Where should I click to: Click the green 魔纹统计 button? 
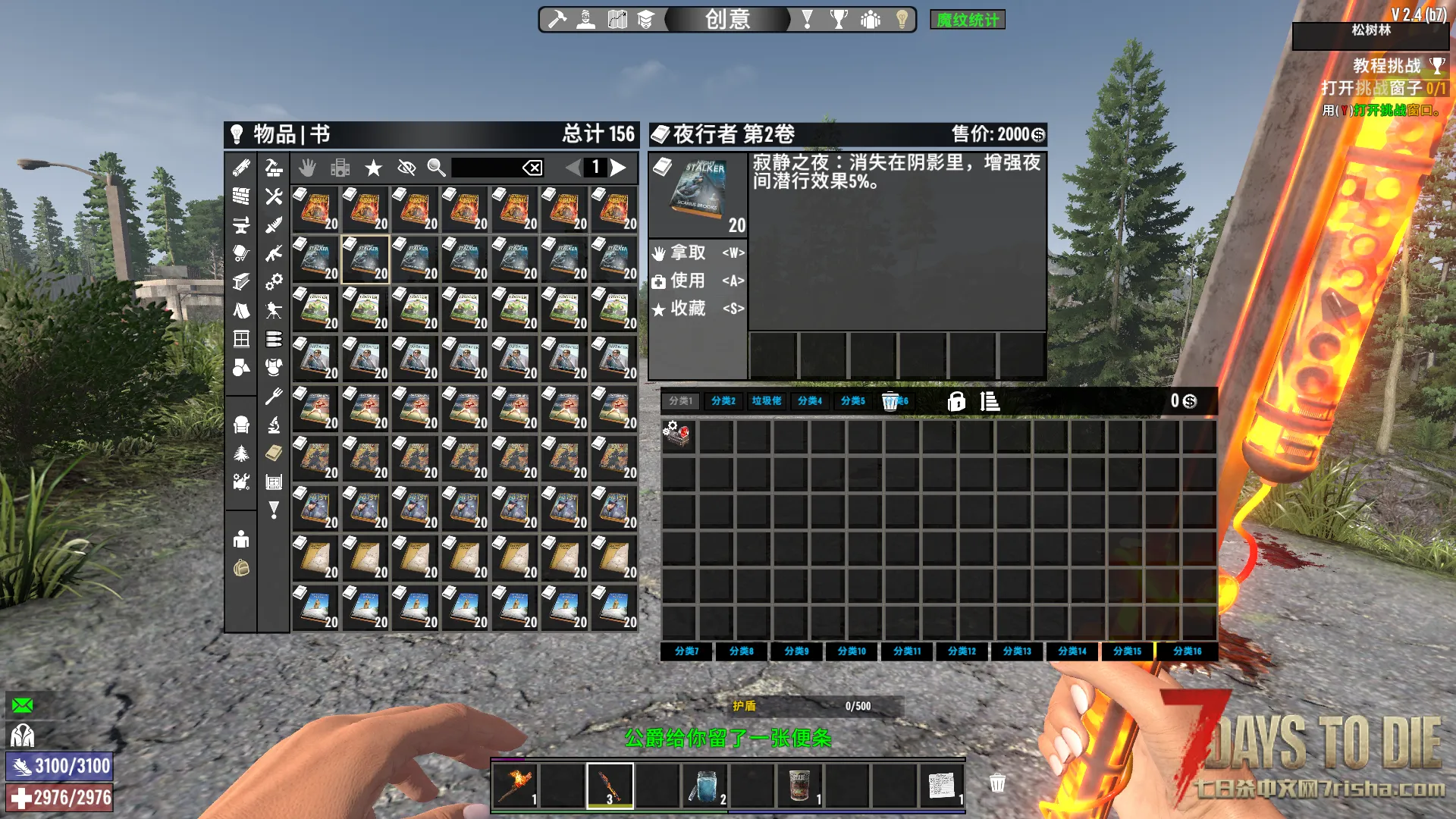(x=967, y=20)
